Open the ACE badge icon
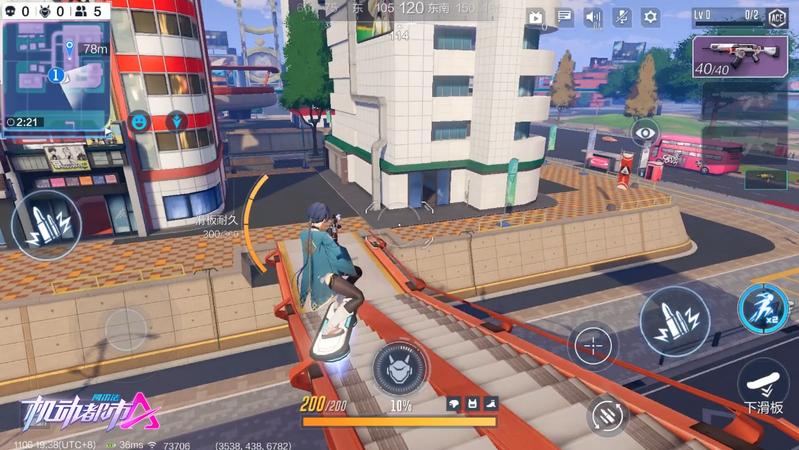Screen dimensions: 799x450 click(x=778, y=17)
